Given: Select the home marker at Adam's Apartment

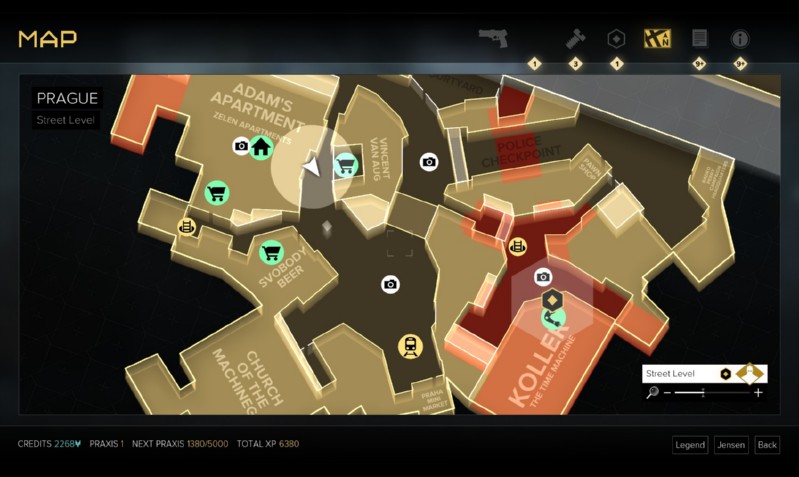Looking at the screenshot, I should tap(261, 148).
